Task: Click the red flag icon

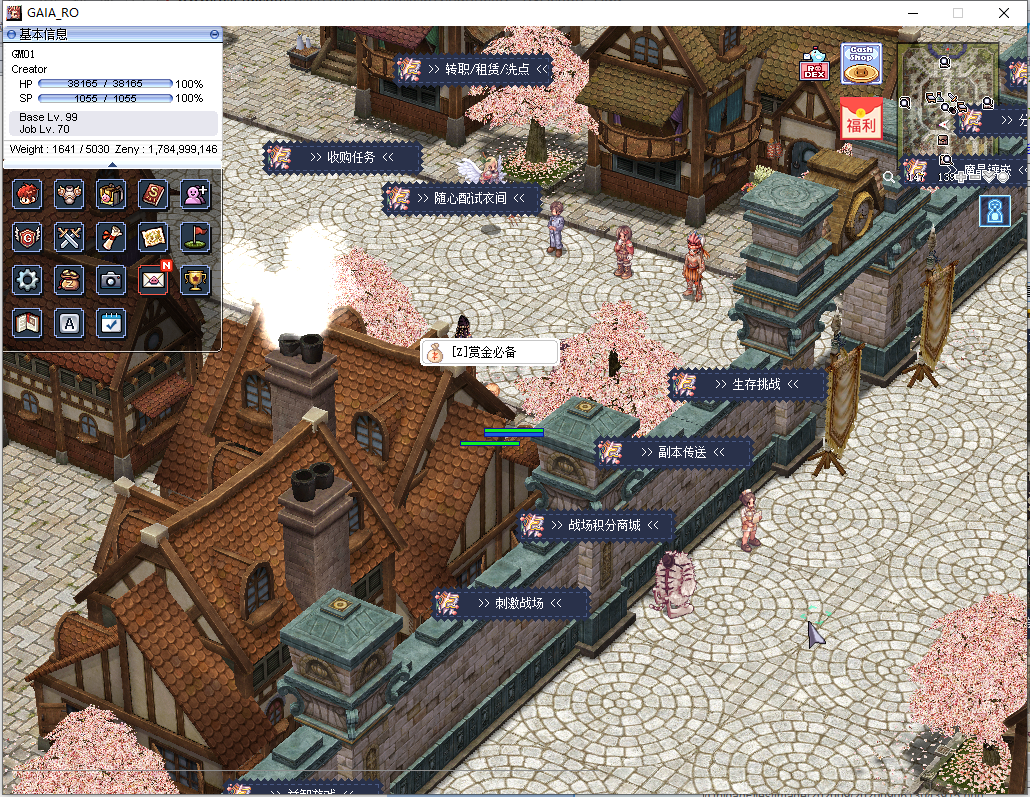Action: [x=195, y=237]
